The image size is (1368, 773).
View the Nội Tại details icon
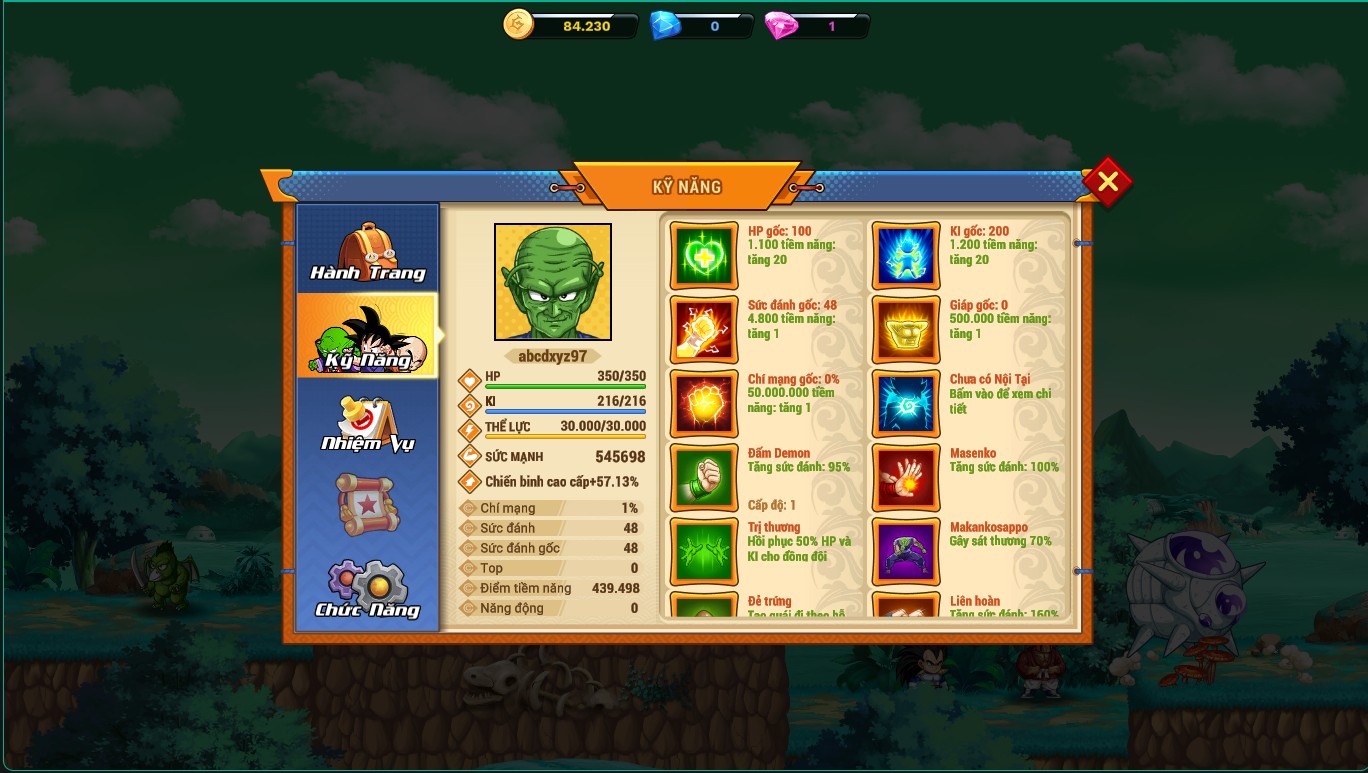click(906, 403)
